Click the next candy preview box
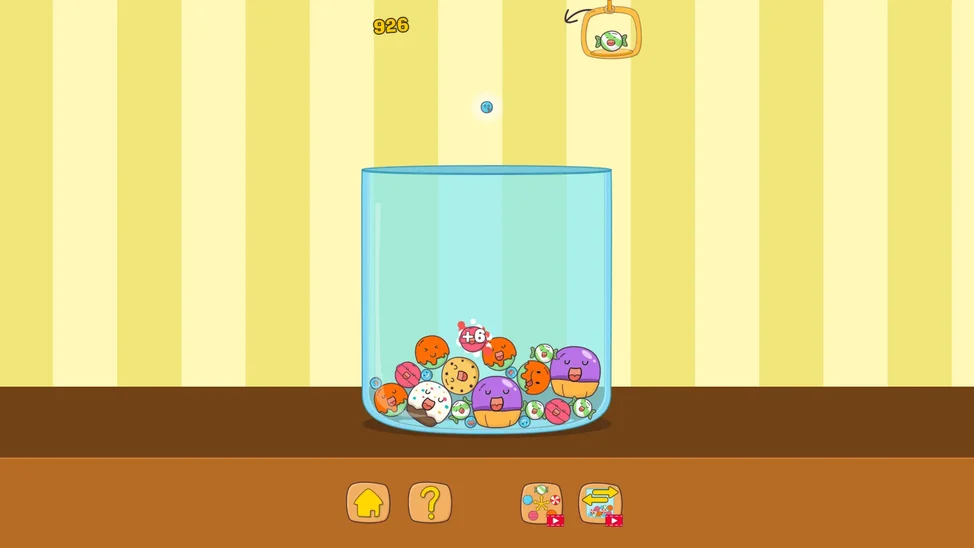Viewport: 974px width, 548px height. [611, 34]
